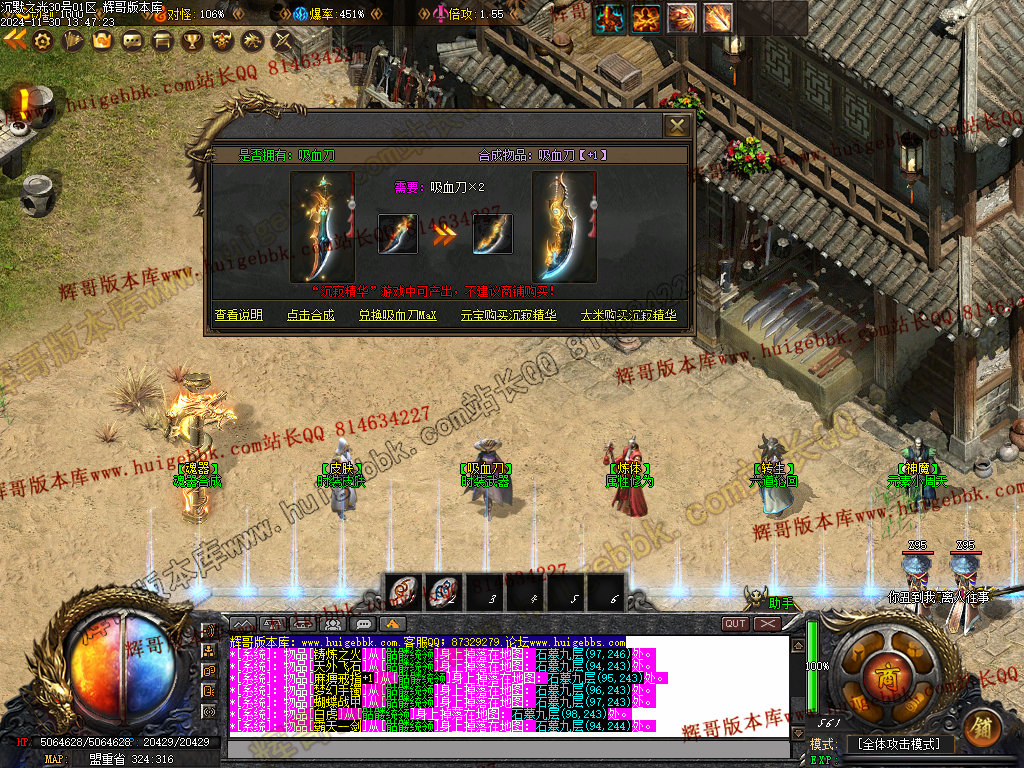Collapse the top toolbar with double-arrow button
The width and height of the screenshot is (1024, 768).
14,40
